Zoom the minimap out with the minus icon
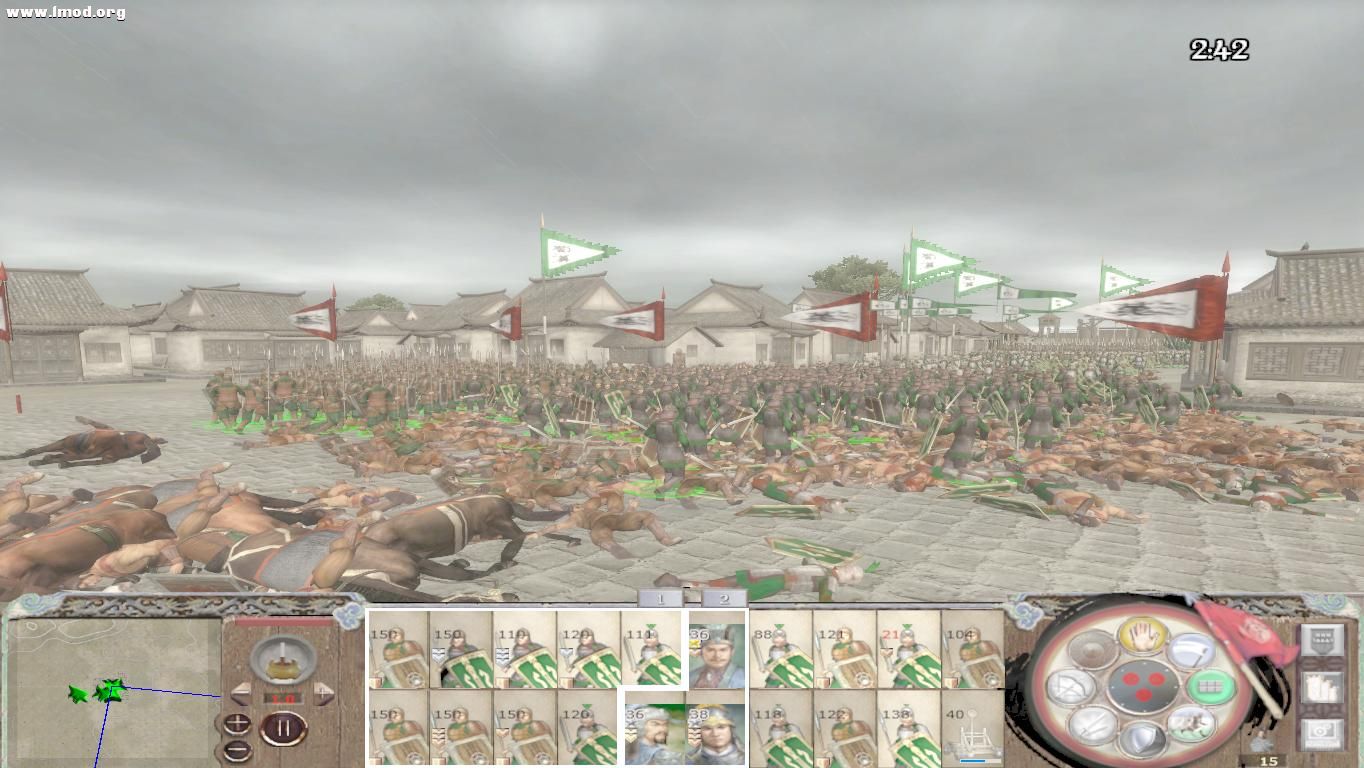The width and height of the screenshot is (1364, 768). pyautogui.click(x=237, y=750)
